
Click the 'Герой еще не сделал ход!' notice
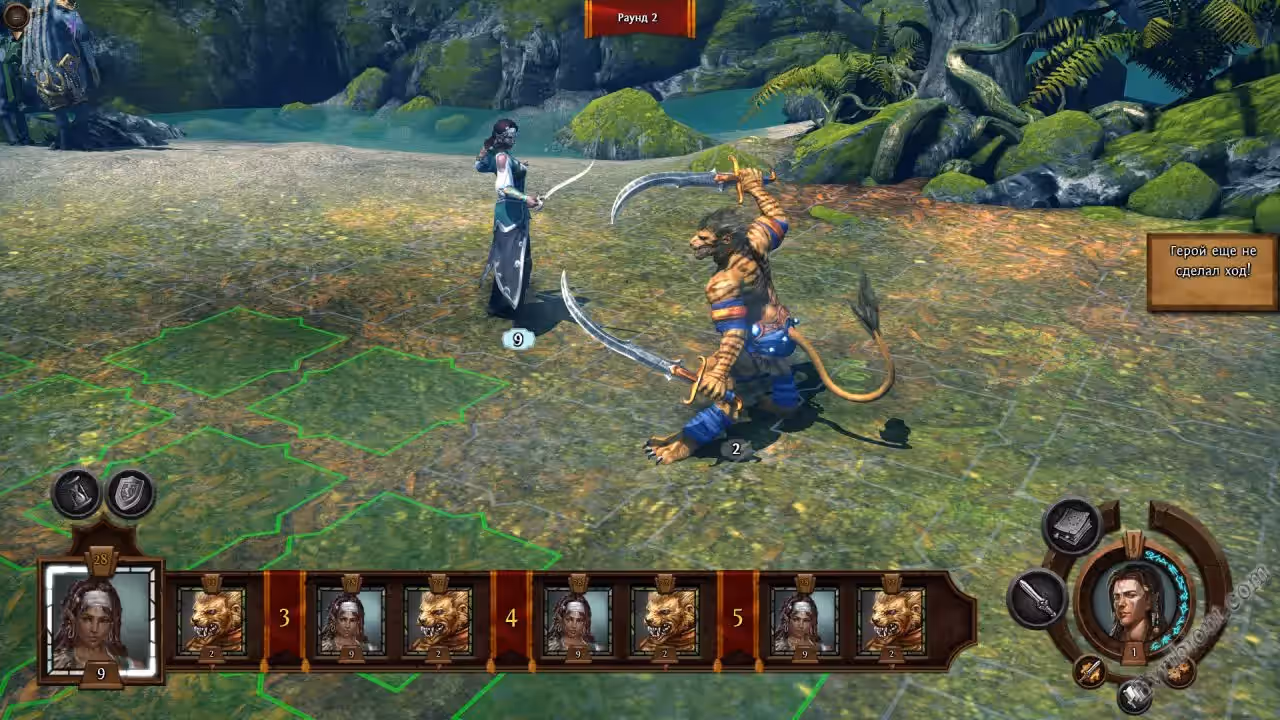tap(1212, 271)
